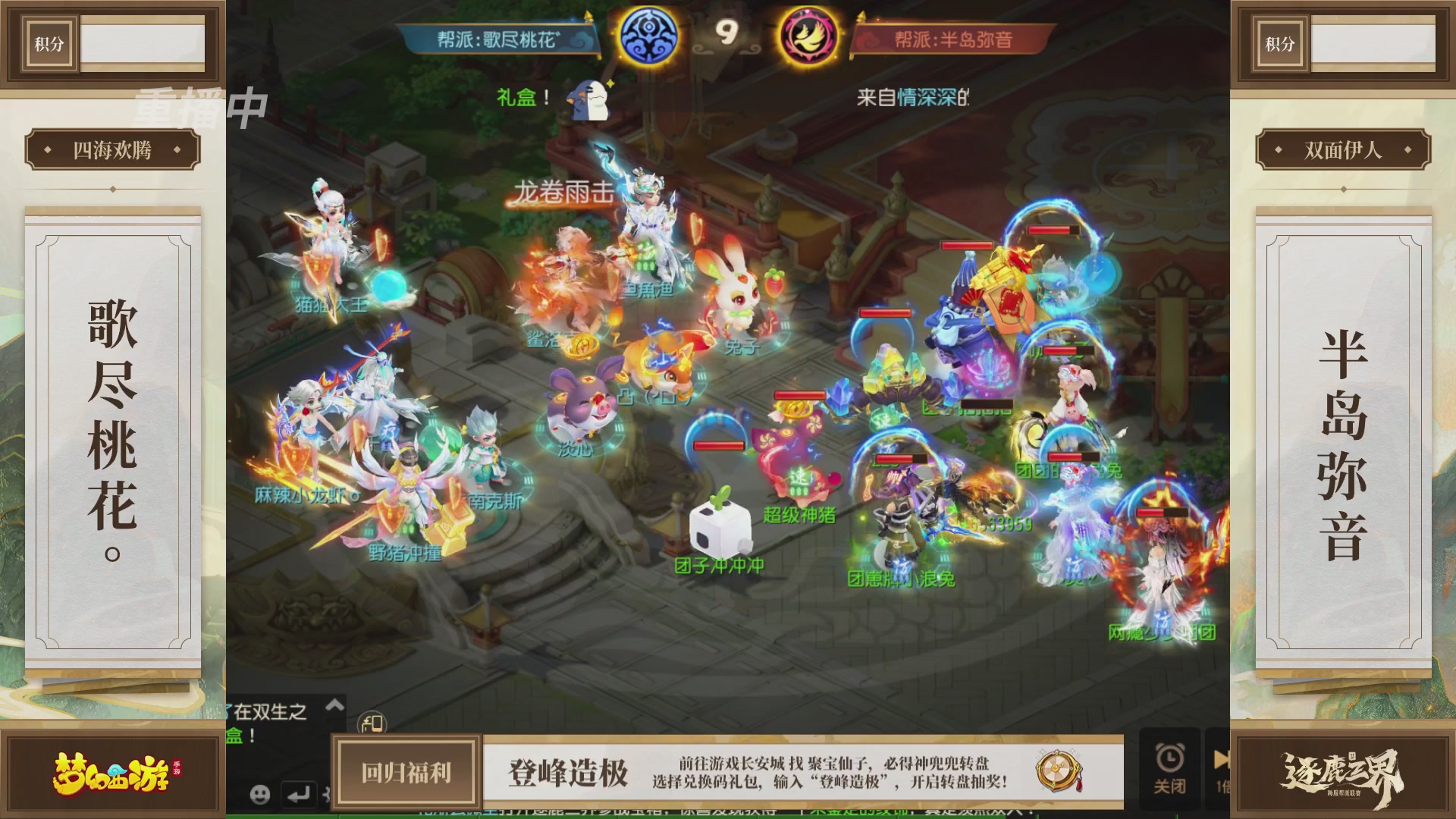Open the emoji smiley in the chat bar
The image size is (1456, 819).
pyautogui.click(x=259, y=795)
